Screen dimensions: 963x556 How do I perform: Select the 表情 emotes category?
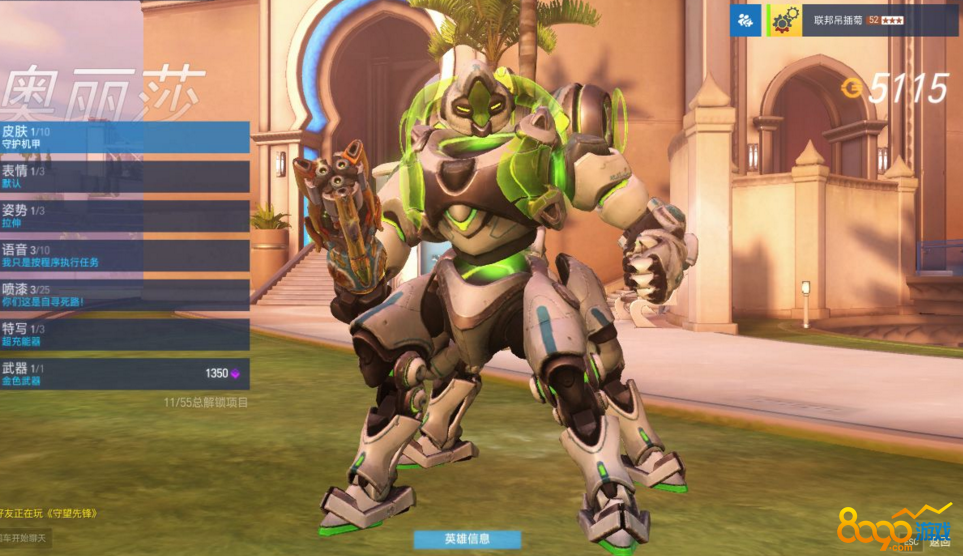coord(124,176)
